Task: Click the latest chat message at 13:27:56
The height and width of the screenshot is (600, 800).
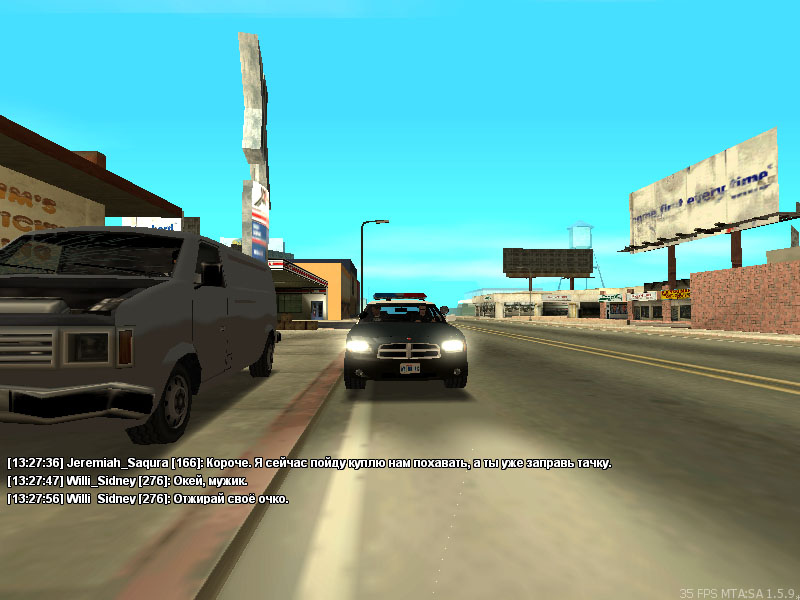Action: coord(148,498)
